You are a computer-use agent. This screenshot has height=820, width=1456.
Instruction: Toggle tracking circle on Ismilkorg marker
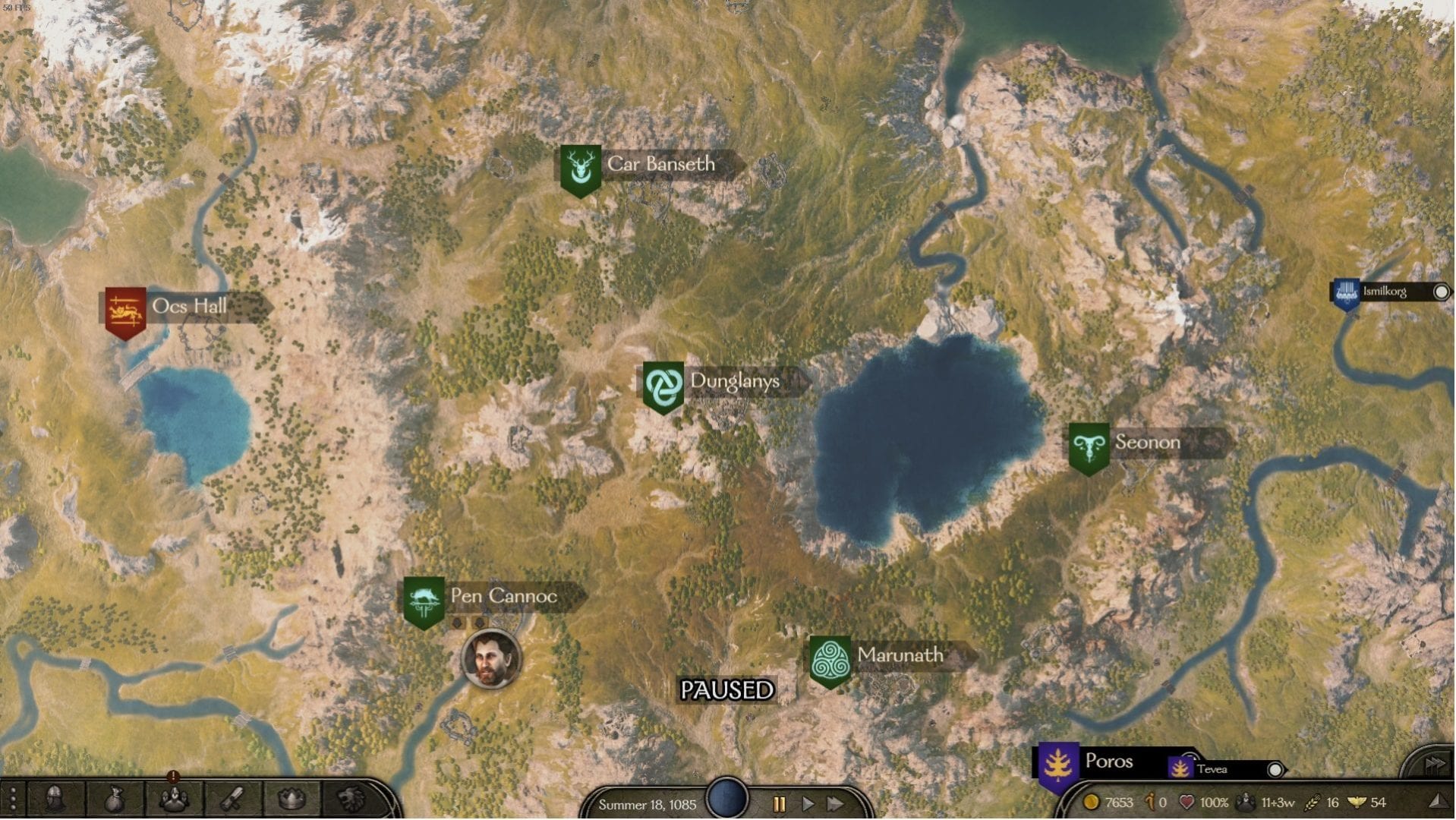[1440, 292]
